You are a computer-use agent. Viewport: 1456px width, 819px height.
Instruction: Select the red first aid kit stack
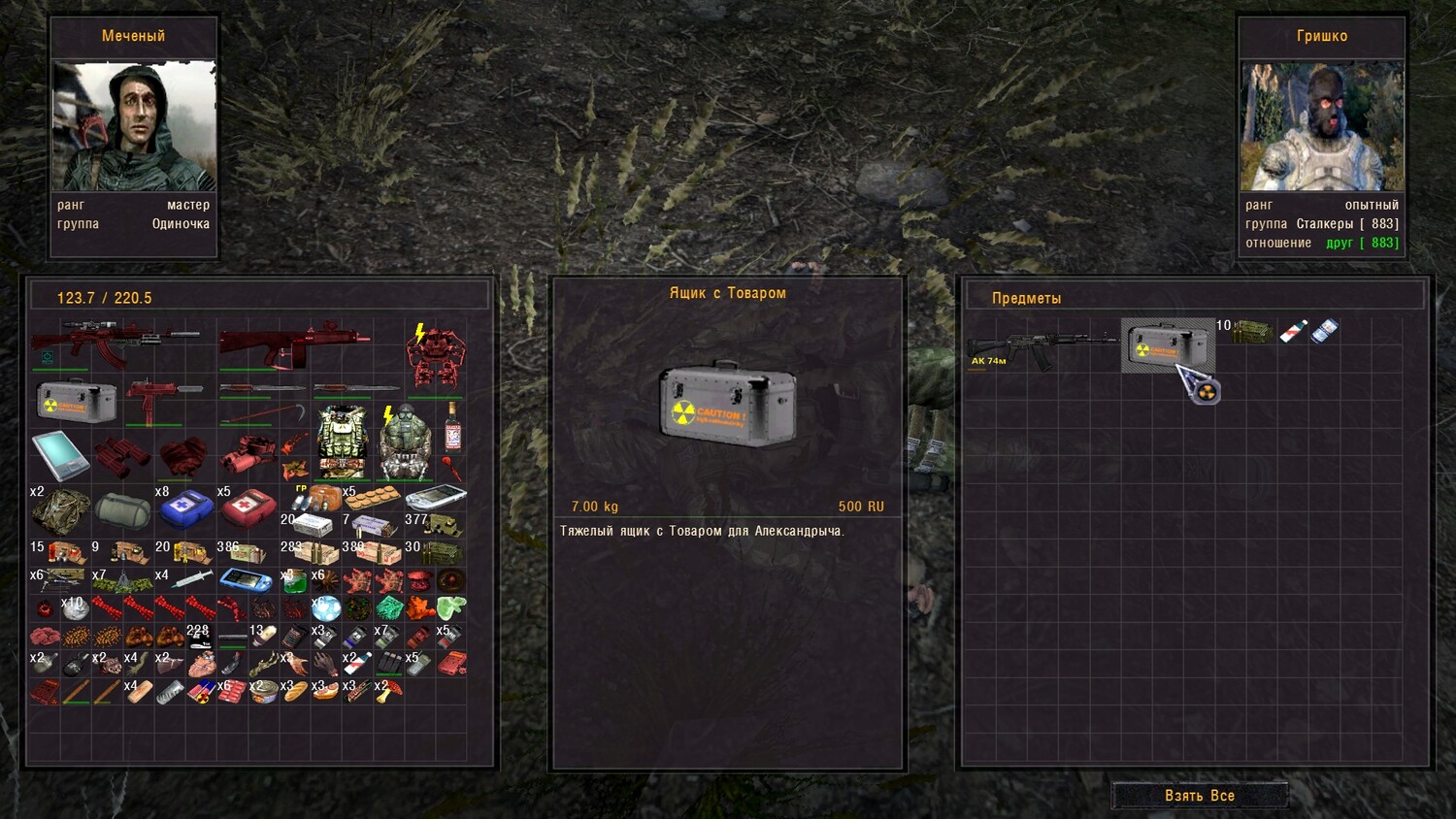click(248, 506)
